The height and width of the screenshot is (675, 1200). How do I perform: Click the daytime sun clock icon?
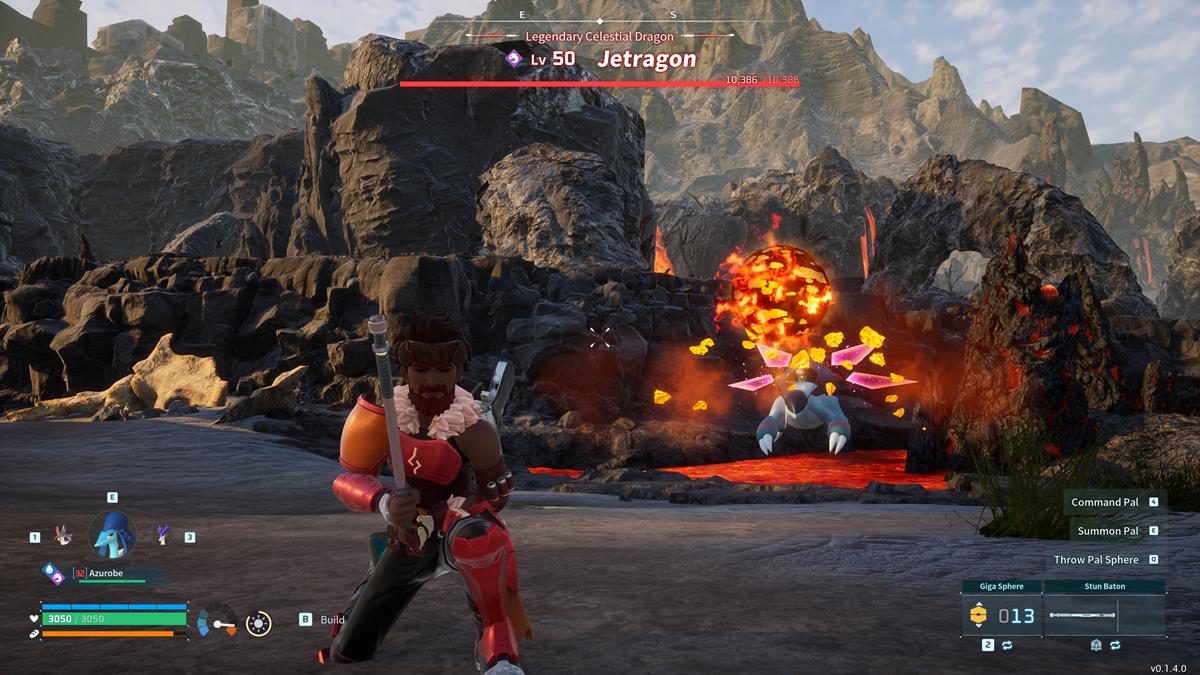pyautogui.click(x=258, y=624)
